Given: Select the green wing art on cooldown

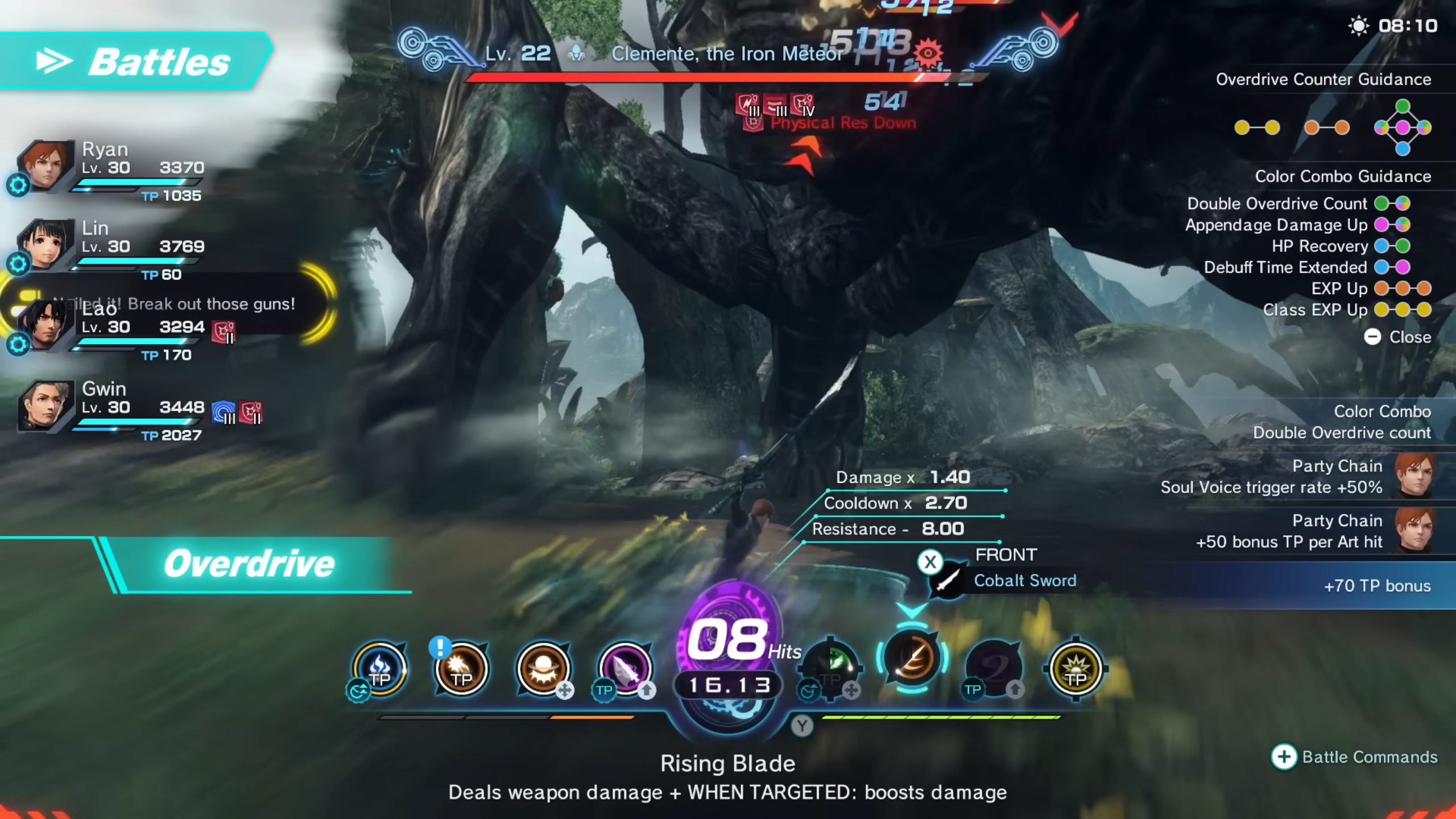Looking at the screenshot, I should (x=832, y=667).
